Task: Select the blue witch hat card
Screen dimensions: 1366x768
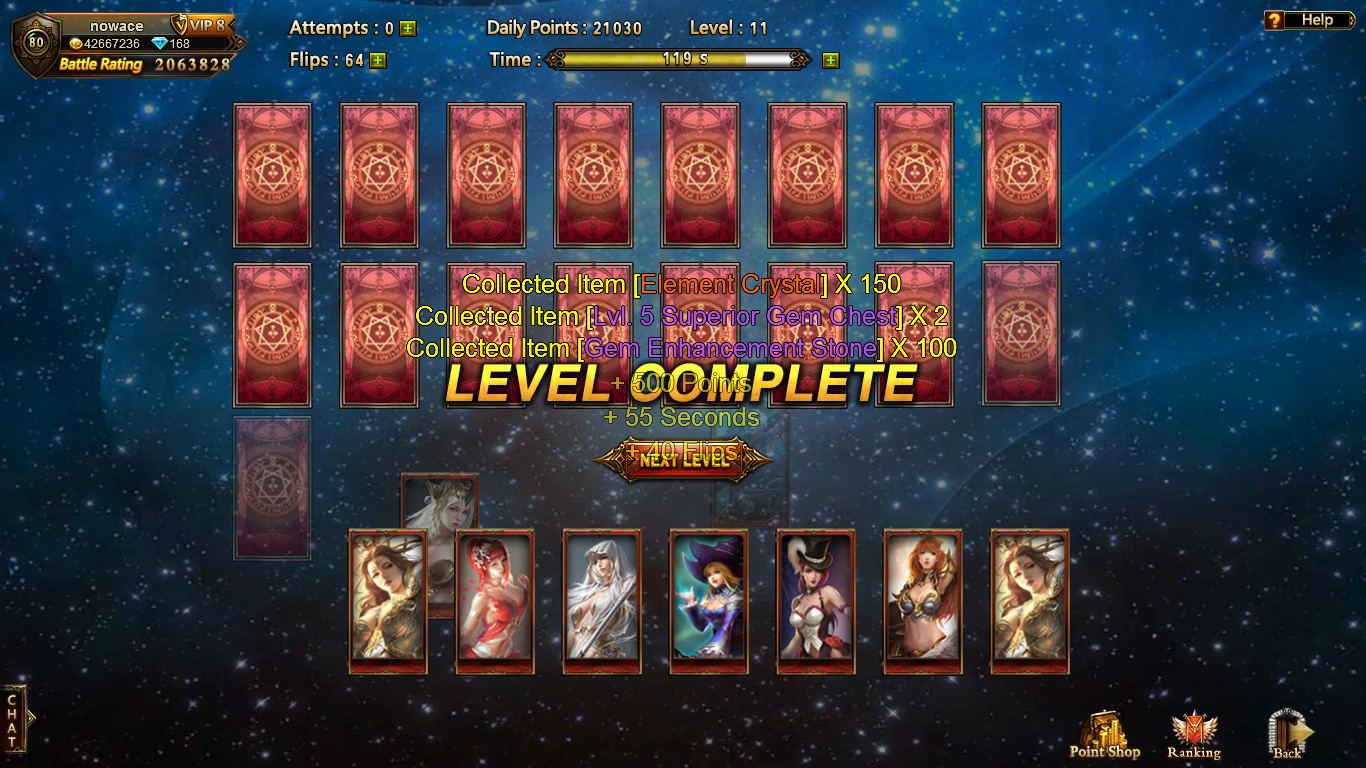Action: (x=709, y=600)
